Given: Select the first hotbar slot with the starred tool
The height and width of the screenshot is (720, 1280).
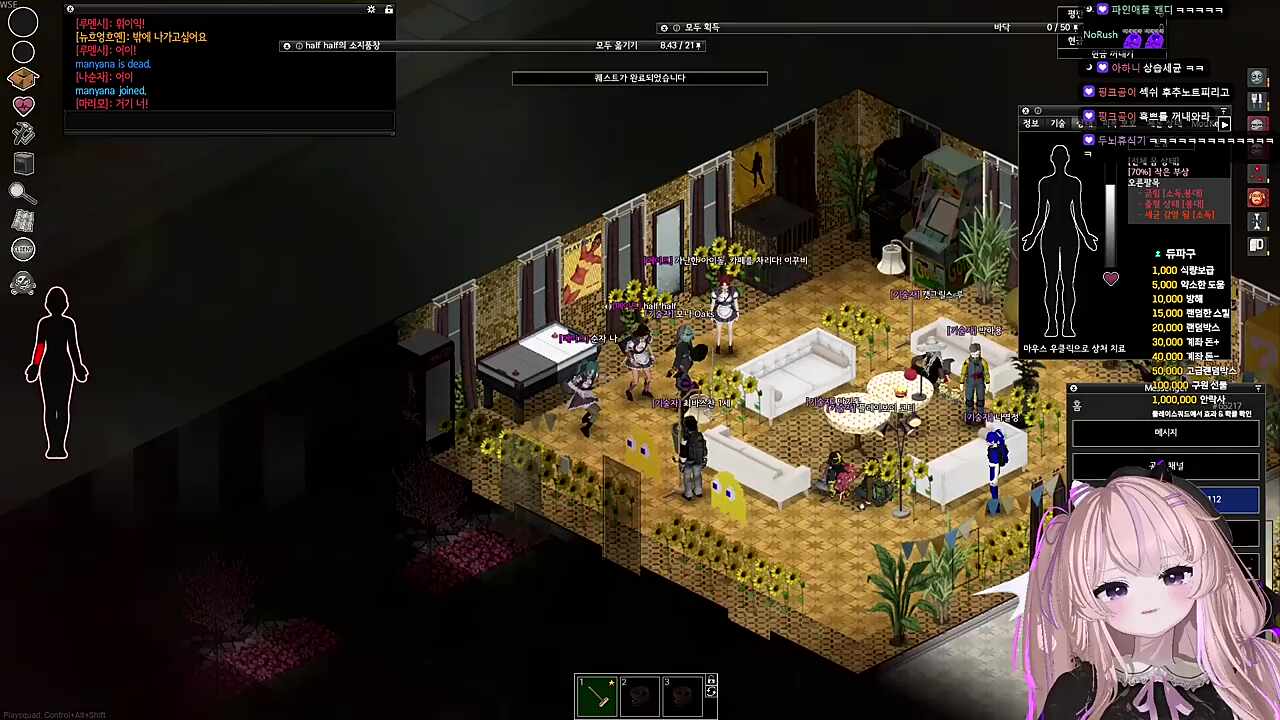Looking at the screenshot, I should point(597,696).
